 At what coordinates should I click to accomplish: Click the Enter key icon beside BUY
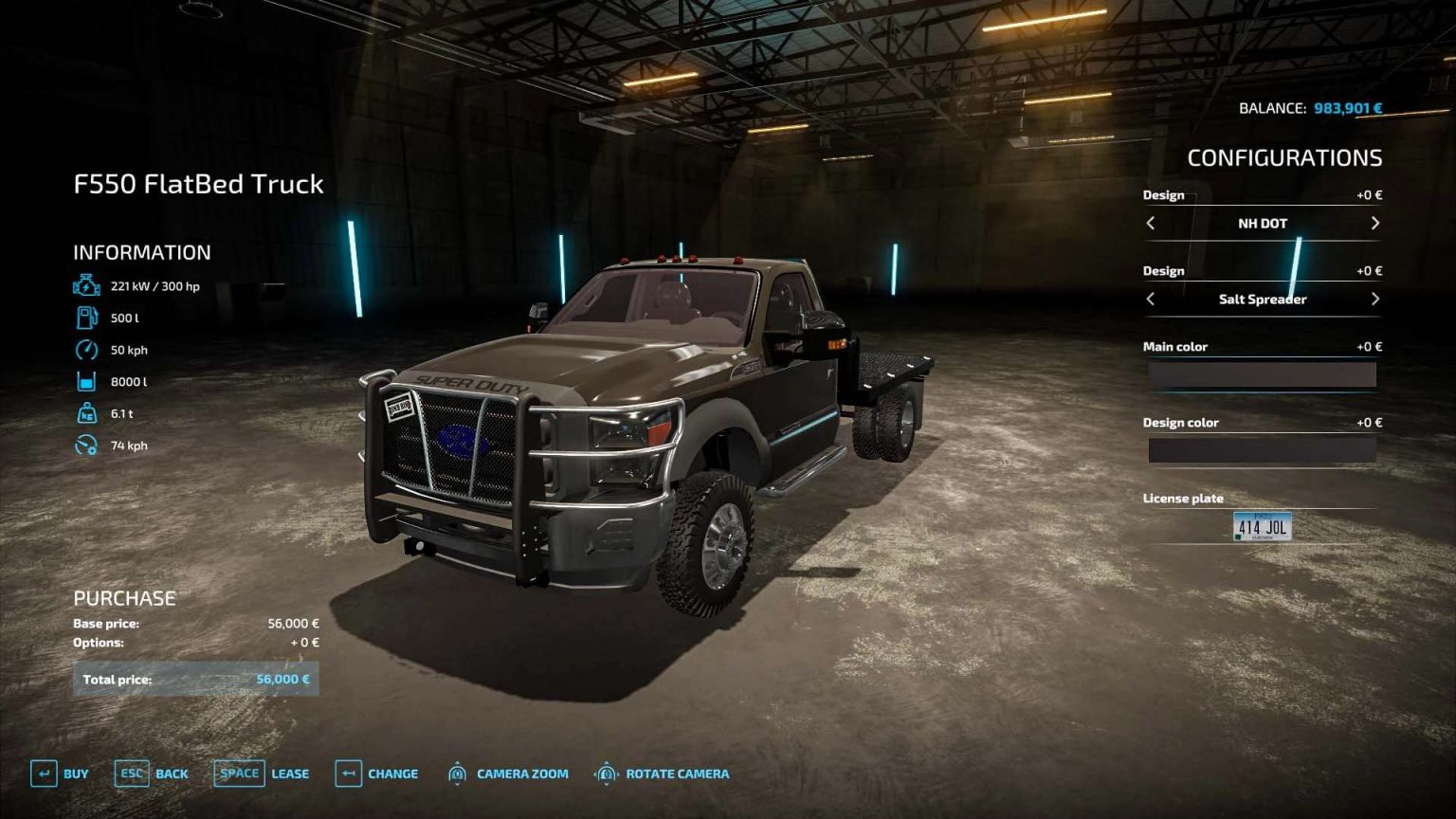pos(44,773)
